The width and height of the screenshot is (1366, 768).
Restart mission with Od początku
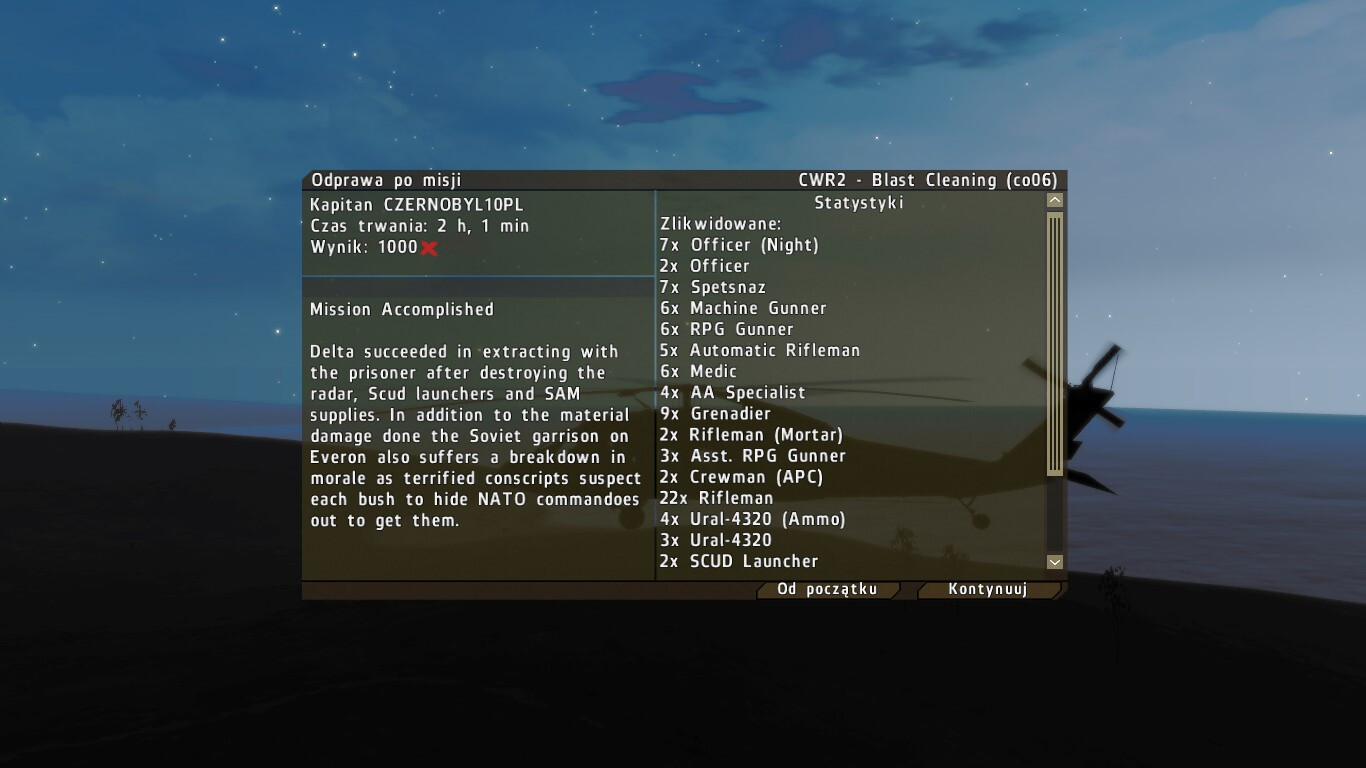point(827,589)
